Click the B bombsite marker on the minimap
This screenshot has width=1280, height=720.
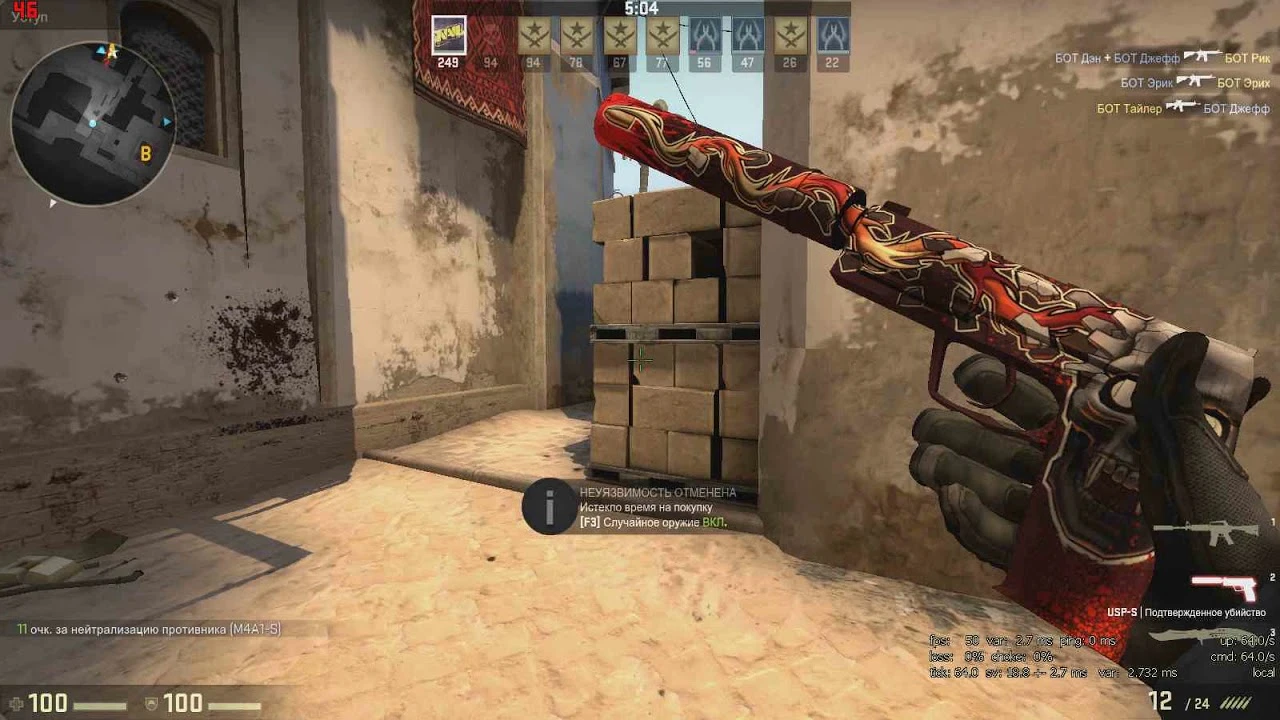click(144, 153)
